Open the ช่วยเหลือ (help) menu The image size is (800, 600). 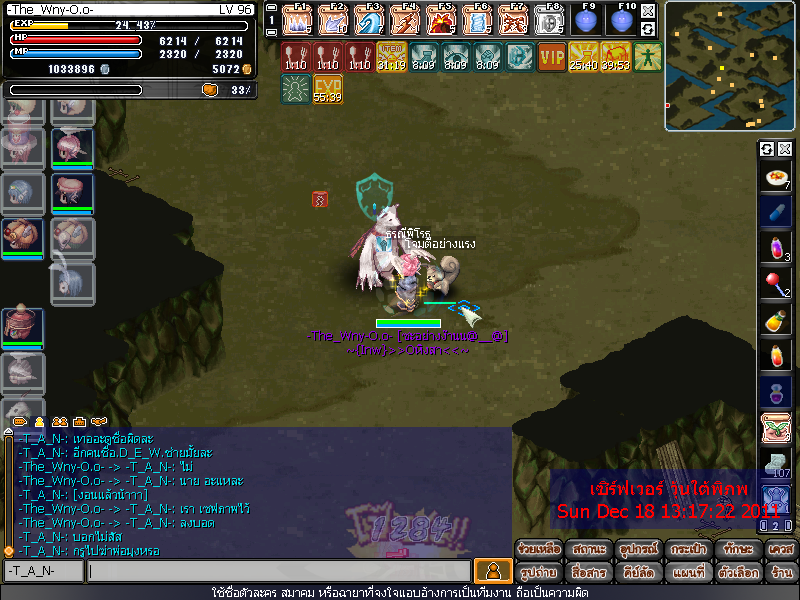click(x=538, y=549)
